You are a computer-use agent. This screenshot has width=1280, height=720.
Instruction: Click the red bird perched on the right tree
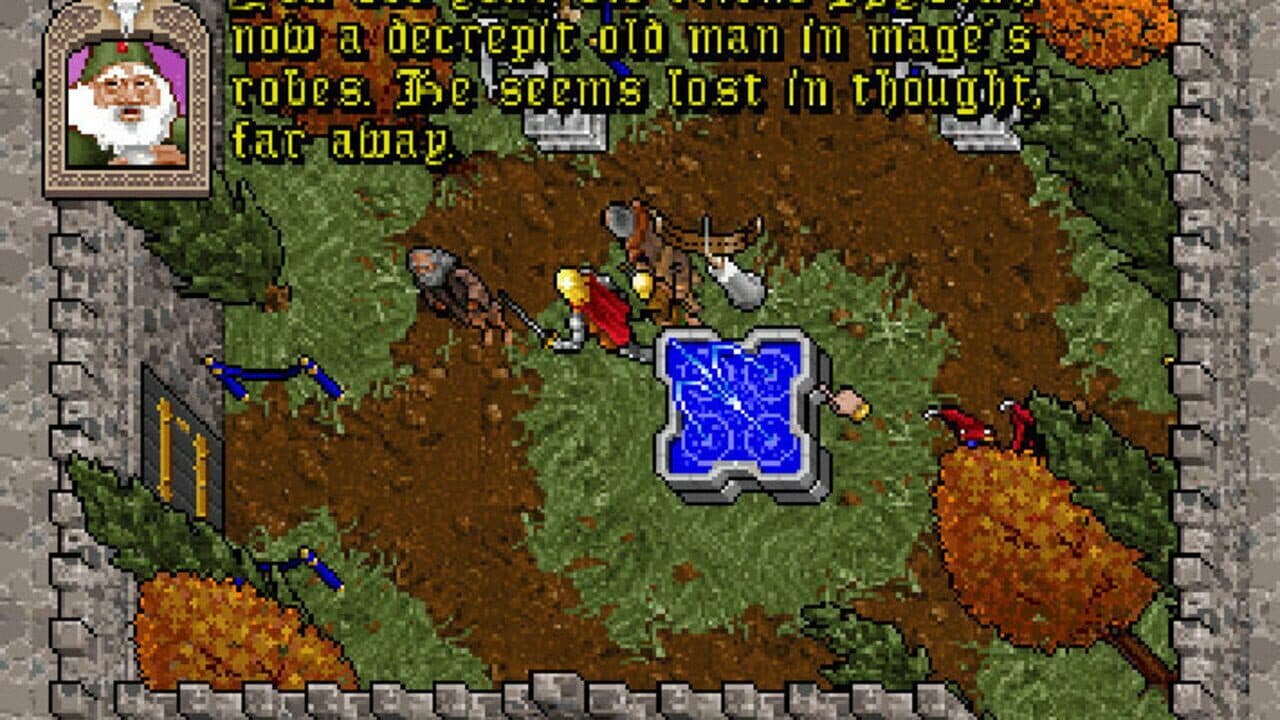(x=963, y=425)
